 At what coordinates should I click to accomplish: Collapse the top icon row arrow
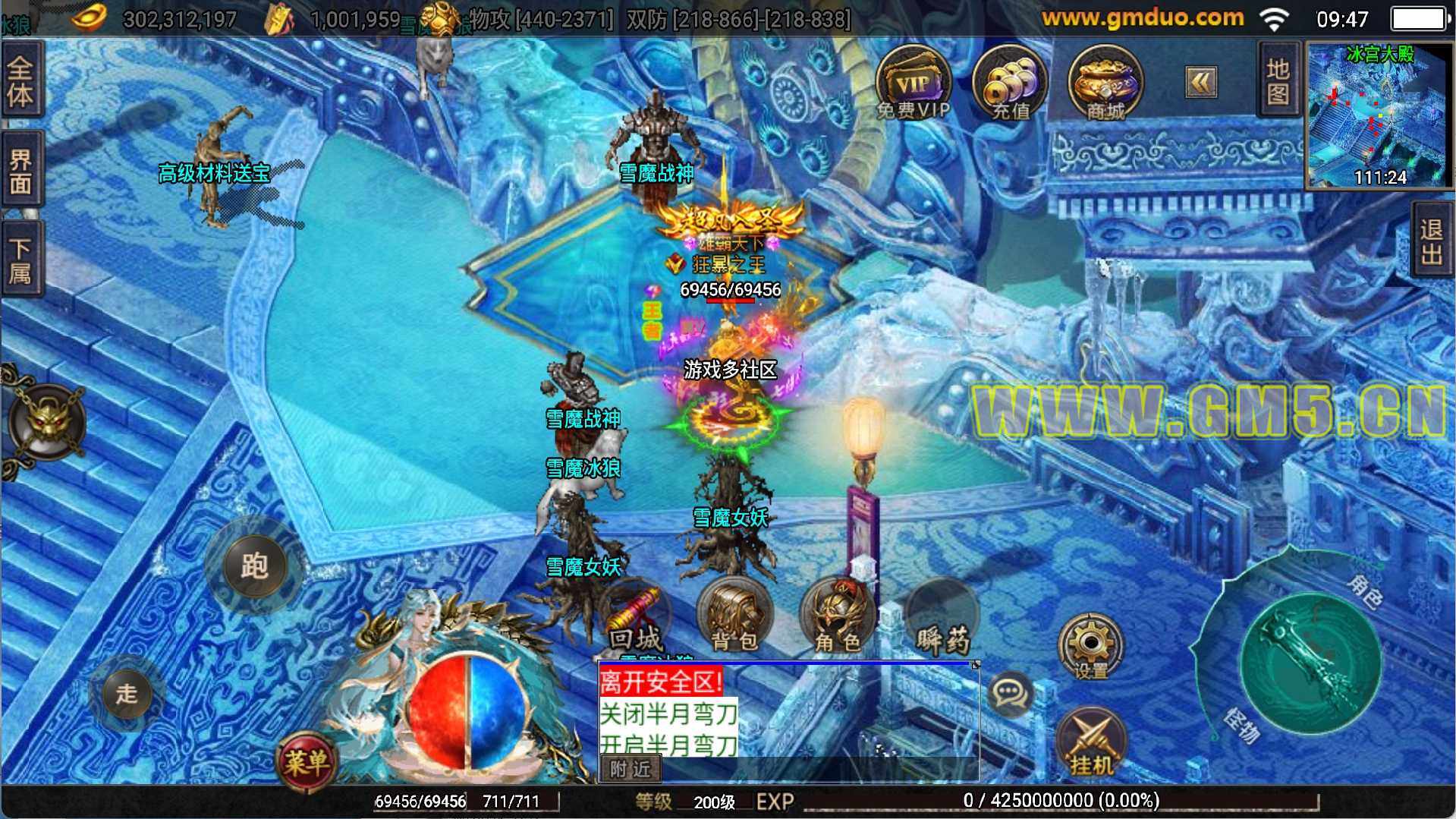1200,82
